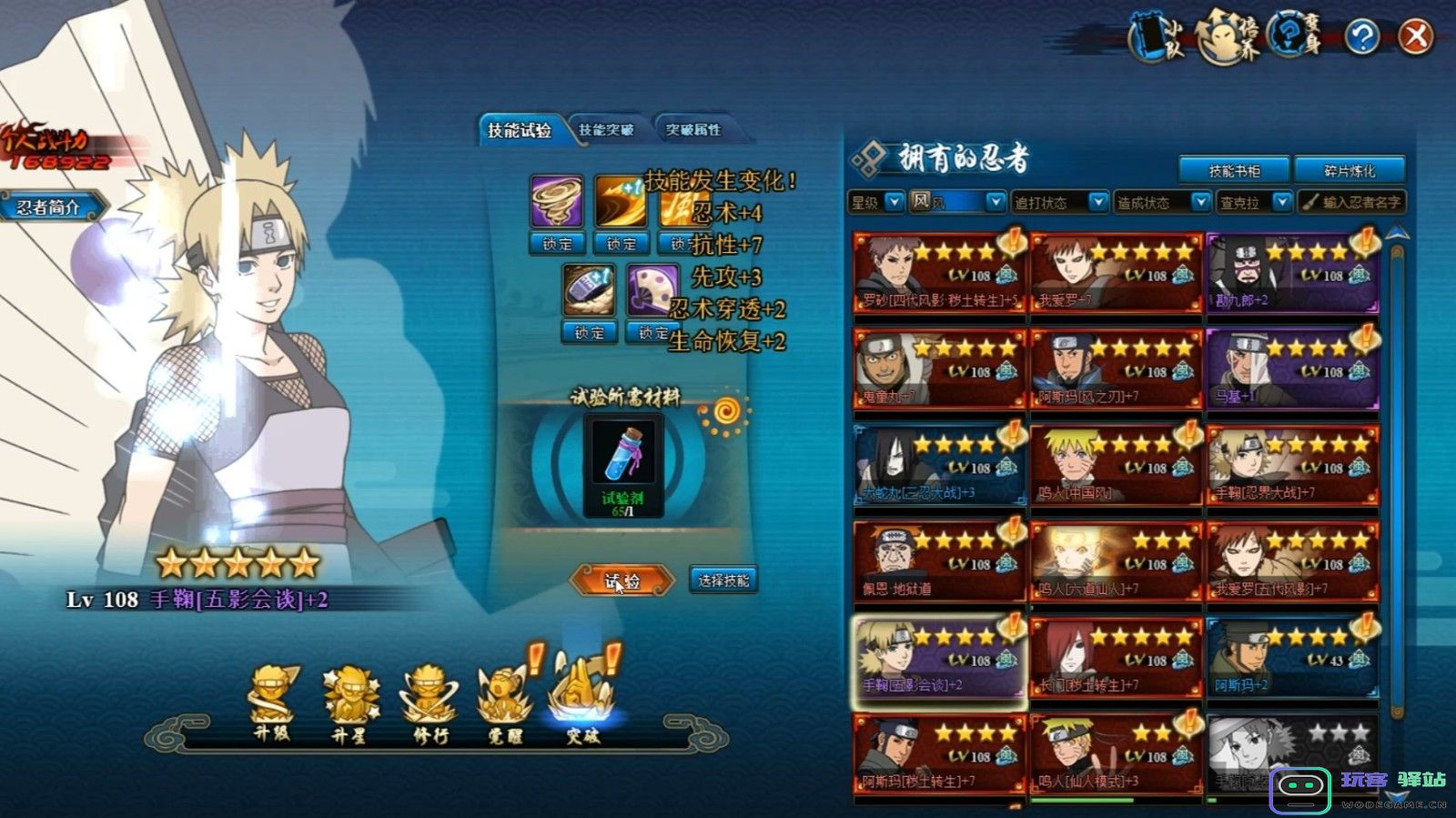Open the 碎片炼化 fragment refining
The height and width of the screenshot is (818, 1456).
tap(1350, 170)
